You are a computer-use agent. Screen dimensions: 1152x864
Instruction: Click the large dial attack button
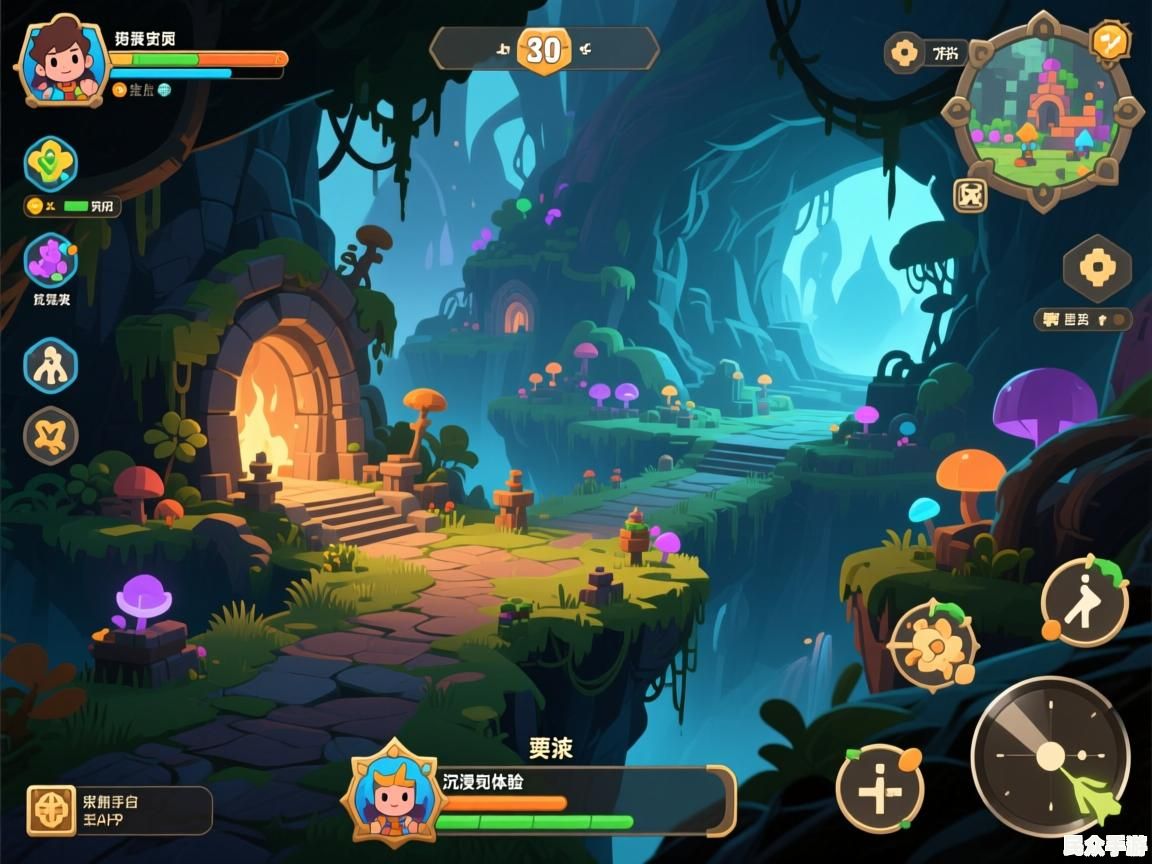[1050, 756]
